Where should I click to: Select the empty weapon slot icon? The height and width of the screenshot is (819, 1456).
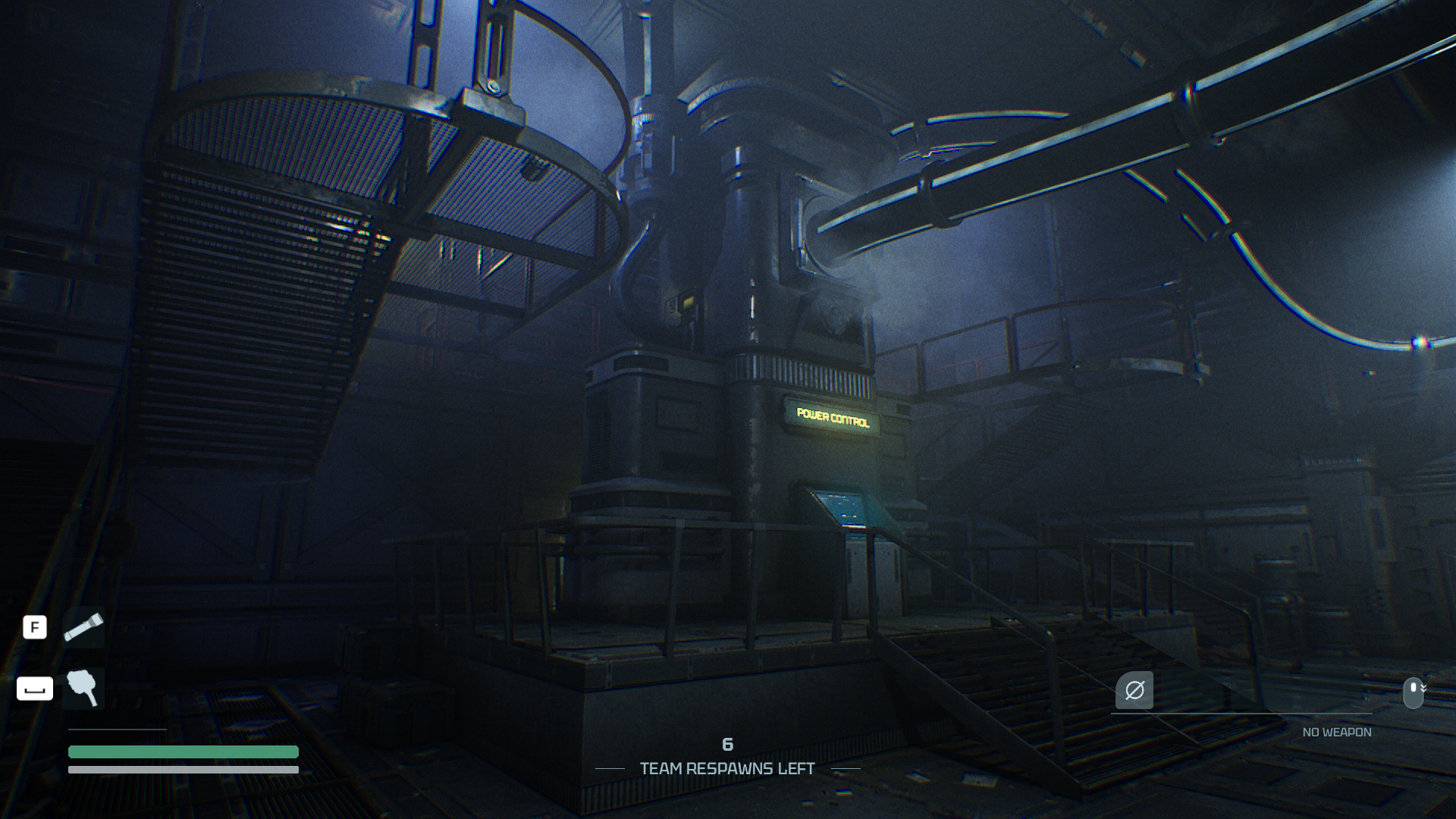tap(1134, 690)
